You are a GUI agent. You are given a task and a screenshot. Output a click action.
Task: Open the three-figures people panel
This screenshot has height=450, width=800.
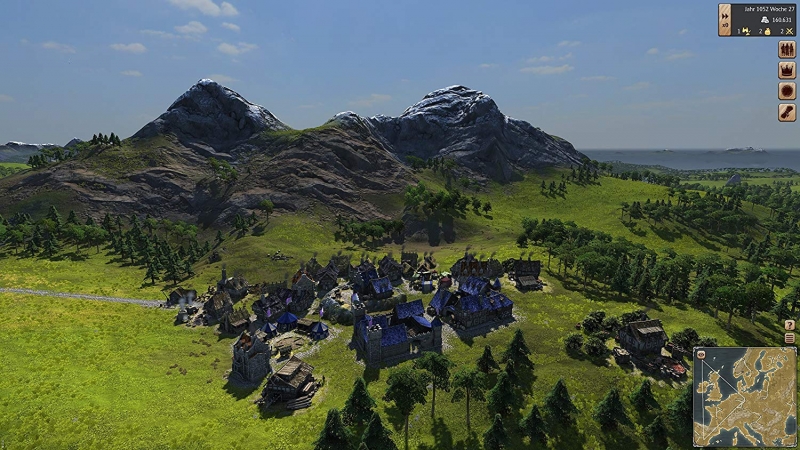click(787, 49)
